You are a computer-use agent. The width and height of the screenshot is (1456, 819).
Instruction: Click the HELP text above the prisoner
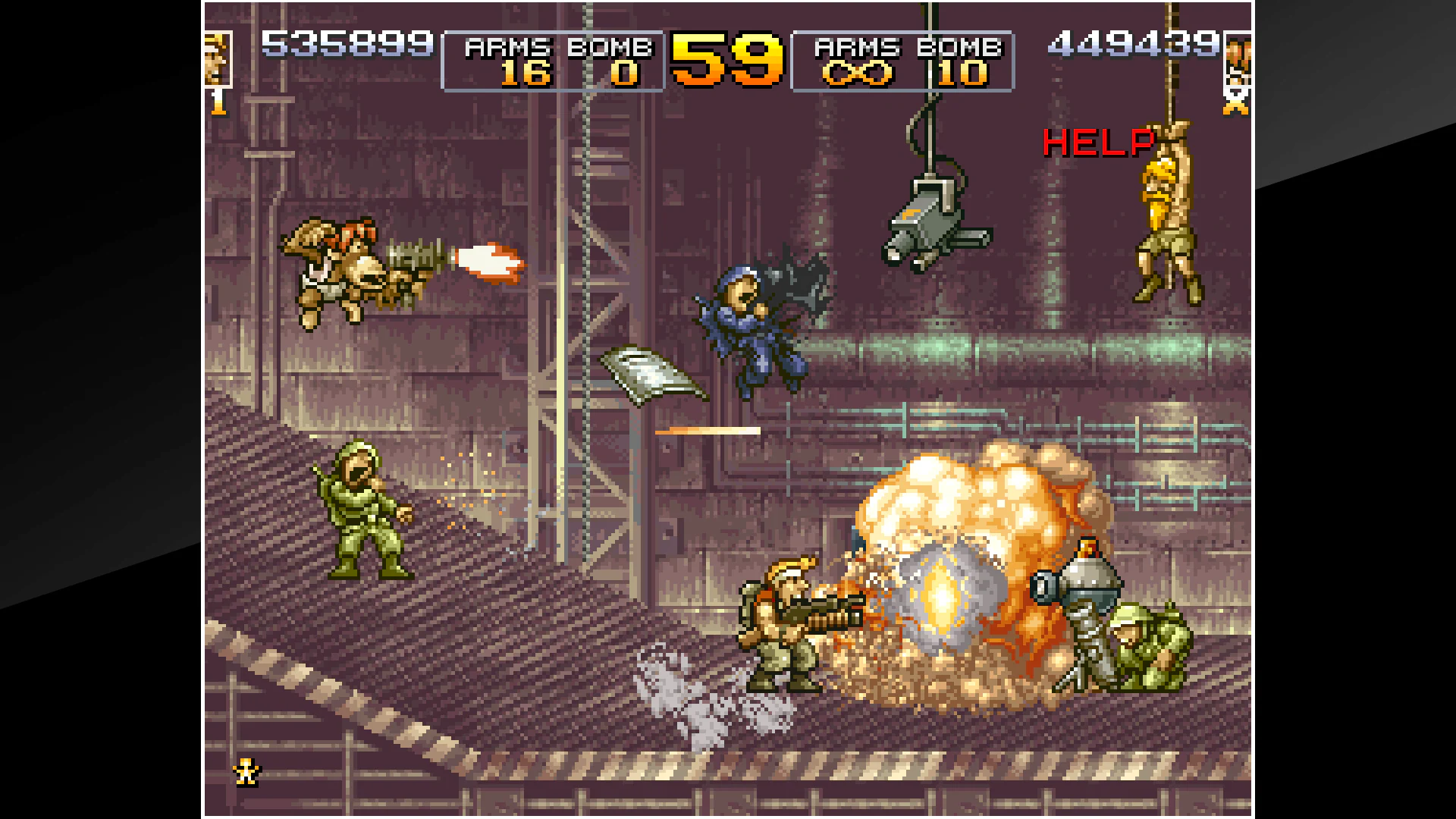tap(1097, 143)
